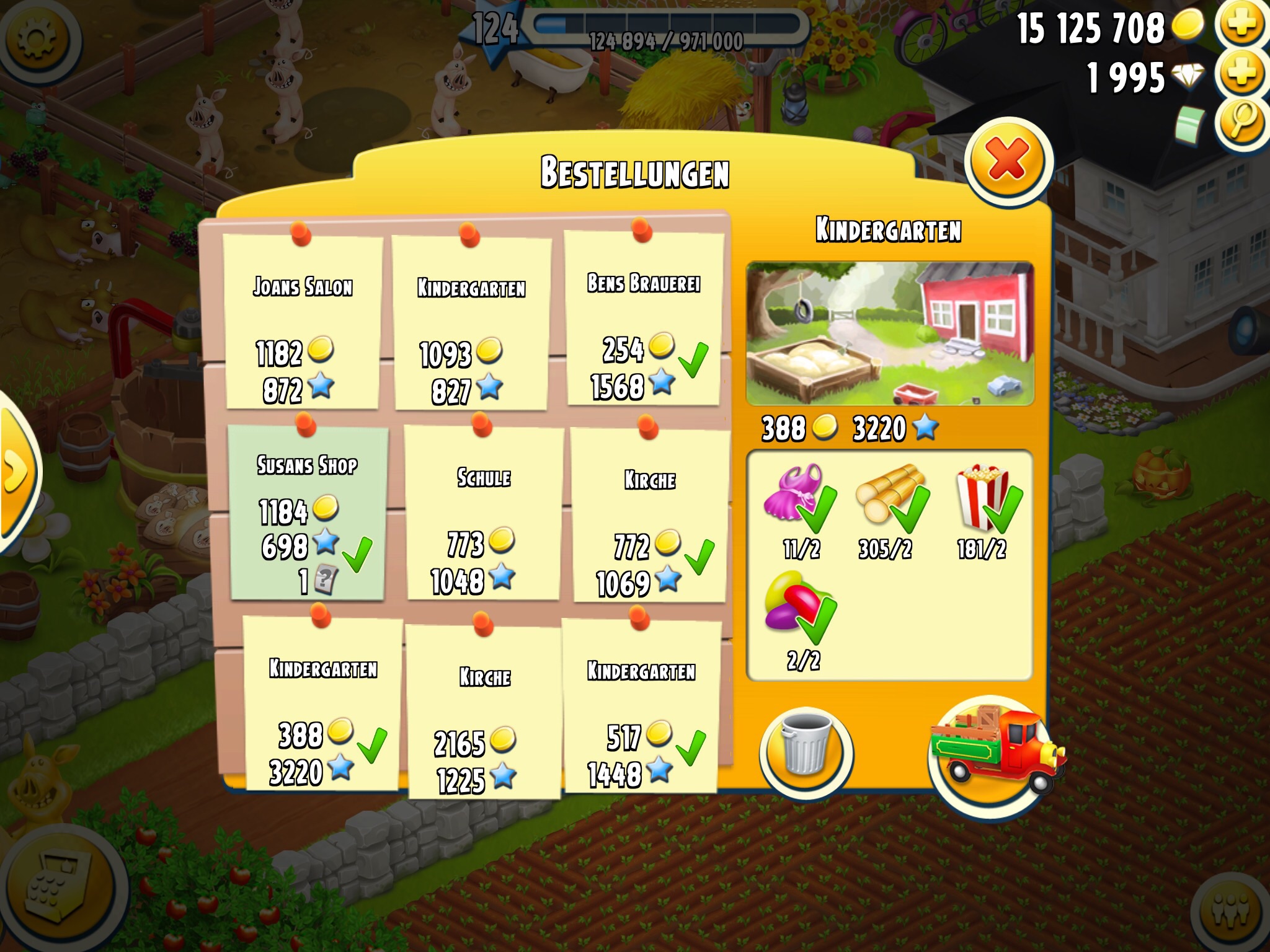This screenshot has height=952, width=1270.
Task: Choose the Susans Shop order note
Action: click(x=308, y=513)
